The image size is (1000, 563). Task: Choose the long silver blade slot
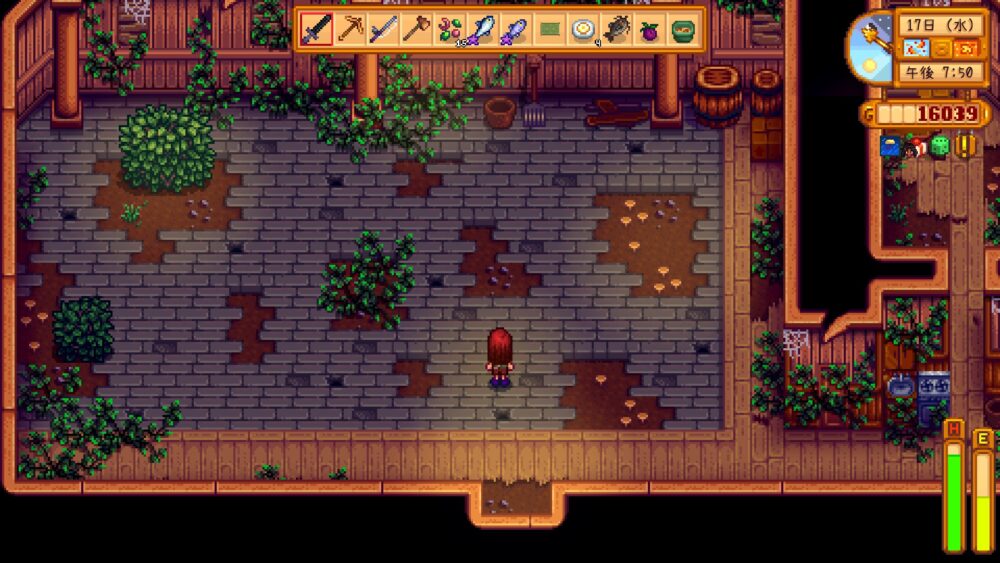pos(383,29)
